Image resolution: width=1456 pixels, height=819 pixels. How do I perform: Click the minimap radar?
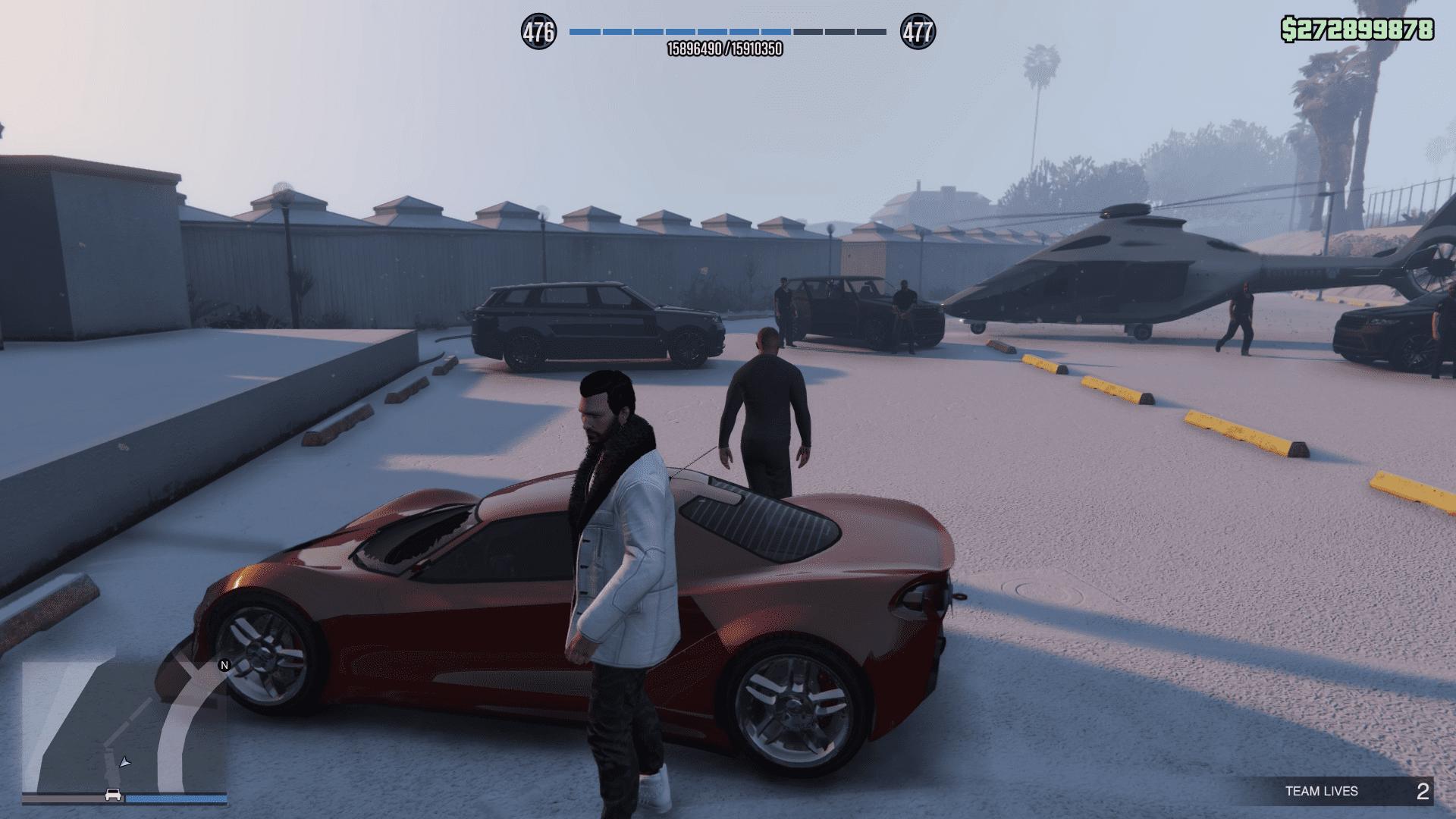tap(124, 726)
